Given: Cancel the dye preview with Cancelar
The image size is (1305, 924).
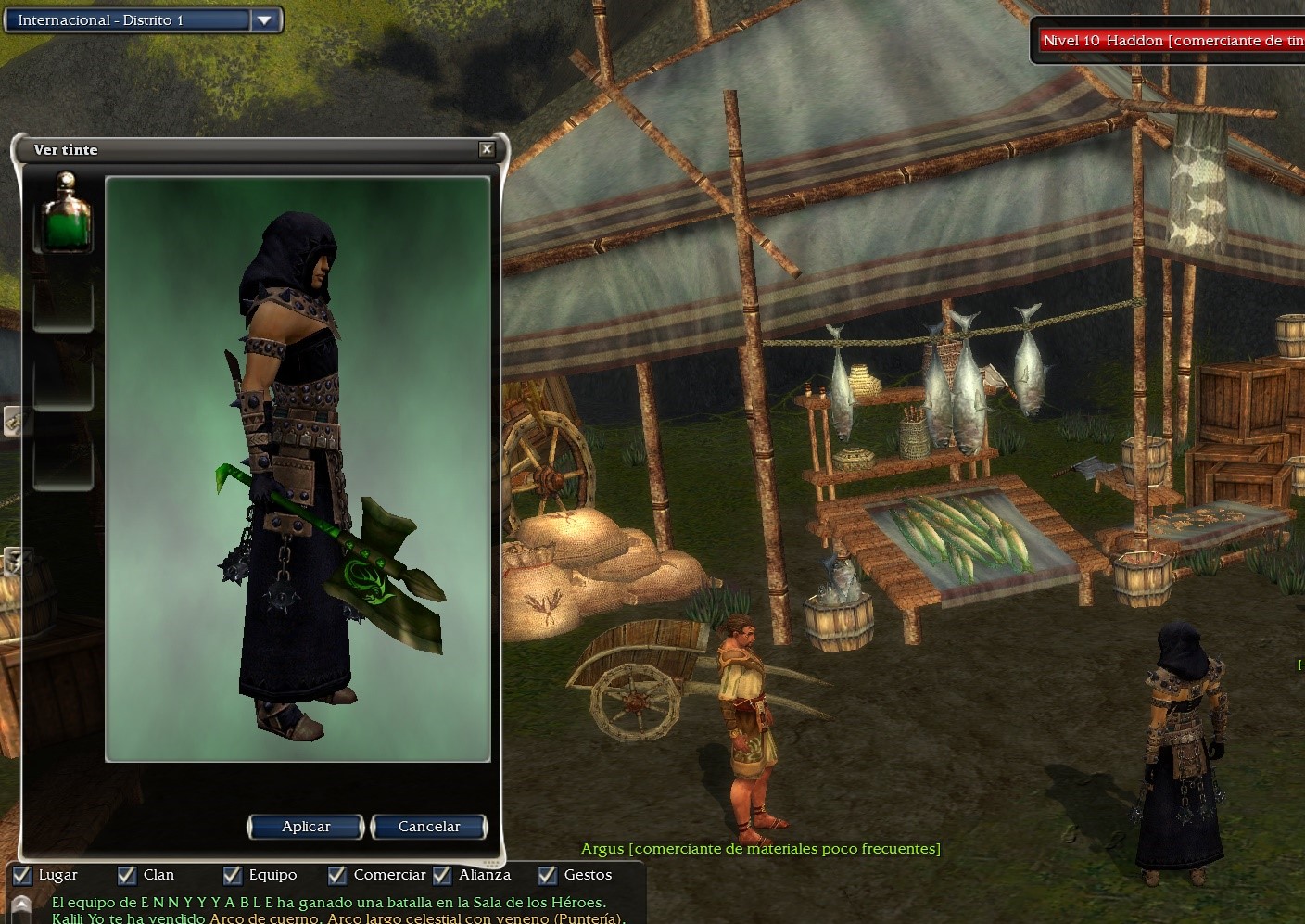Looking at the screenshot, I should pyautogui.click(x=428, y=827).
